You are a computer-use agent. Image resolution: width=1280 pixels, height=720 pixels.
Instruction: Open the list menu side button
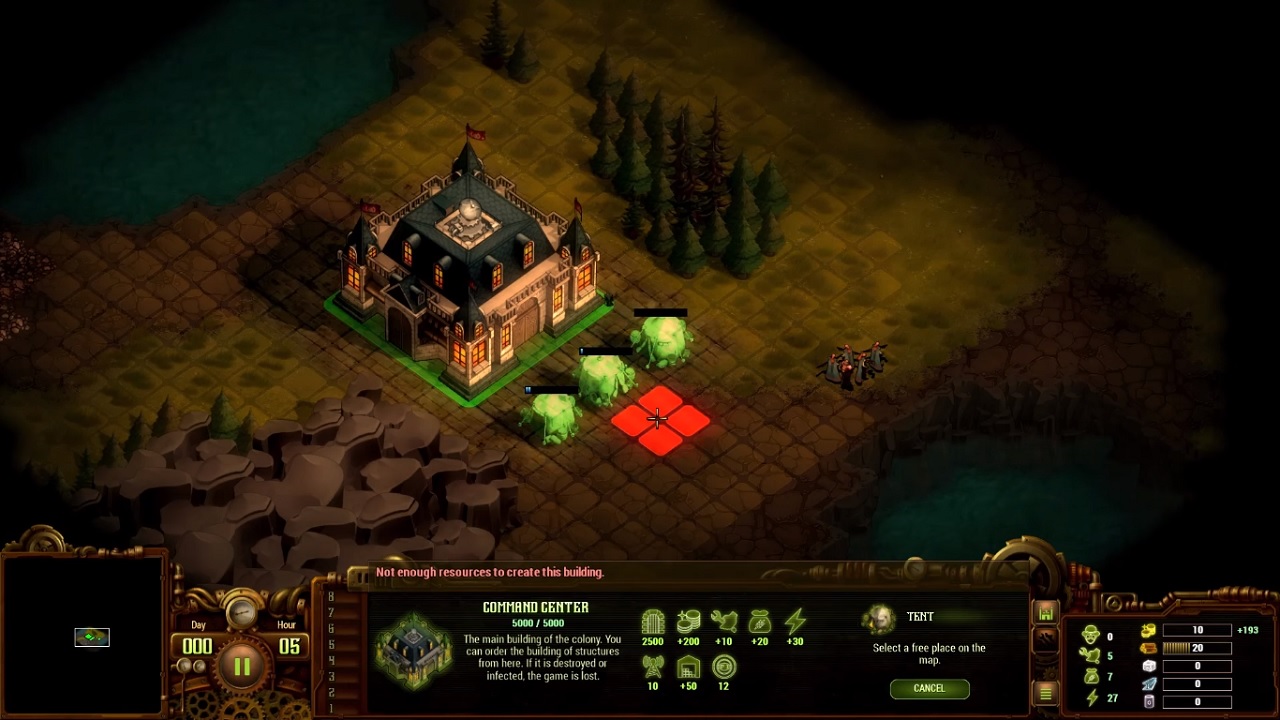(1046, 693)
